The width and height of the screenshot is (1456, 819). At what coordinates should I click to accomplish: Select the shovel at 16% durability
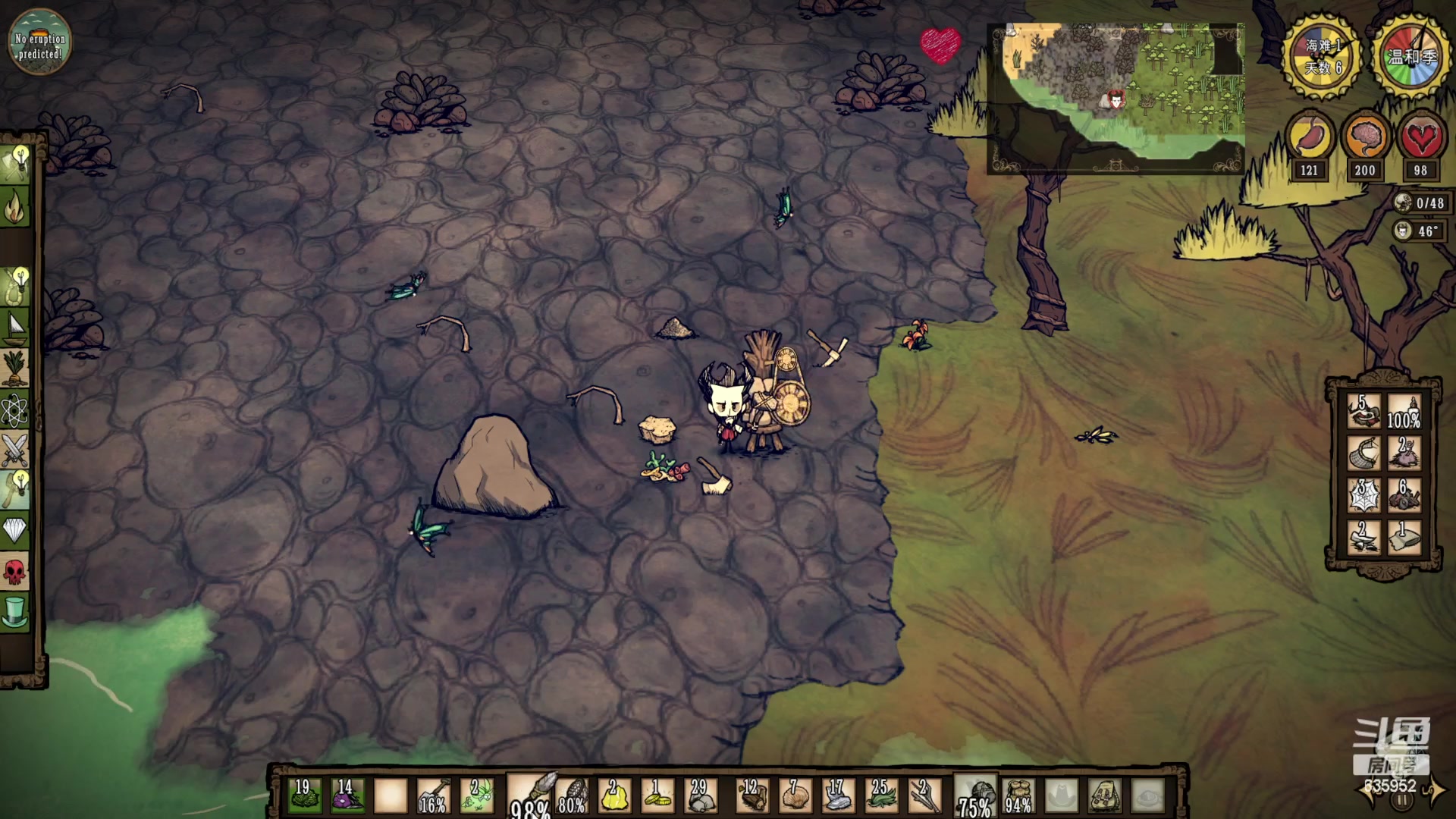[433, 796]
